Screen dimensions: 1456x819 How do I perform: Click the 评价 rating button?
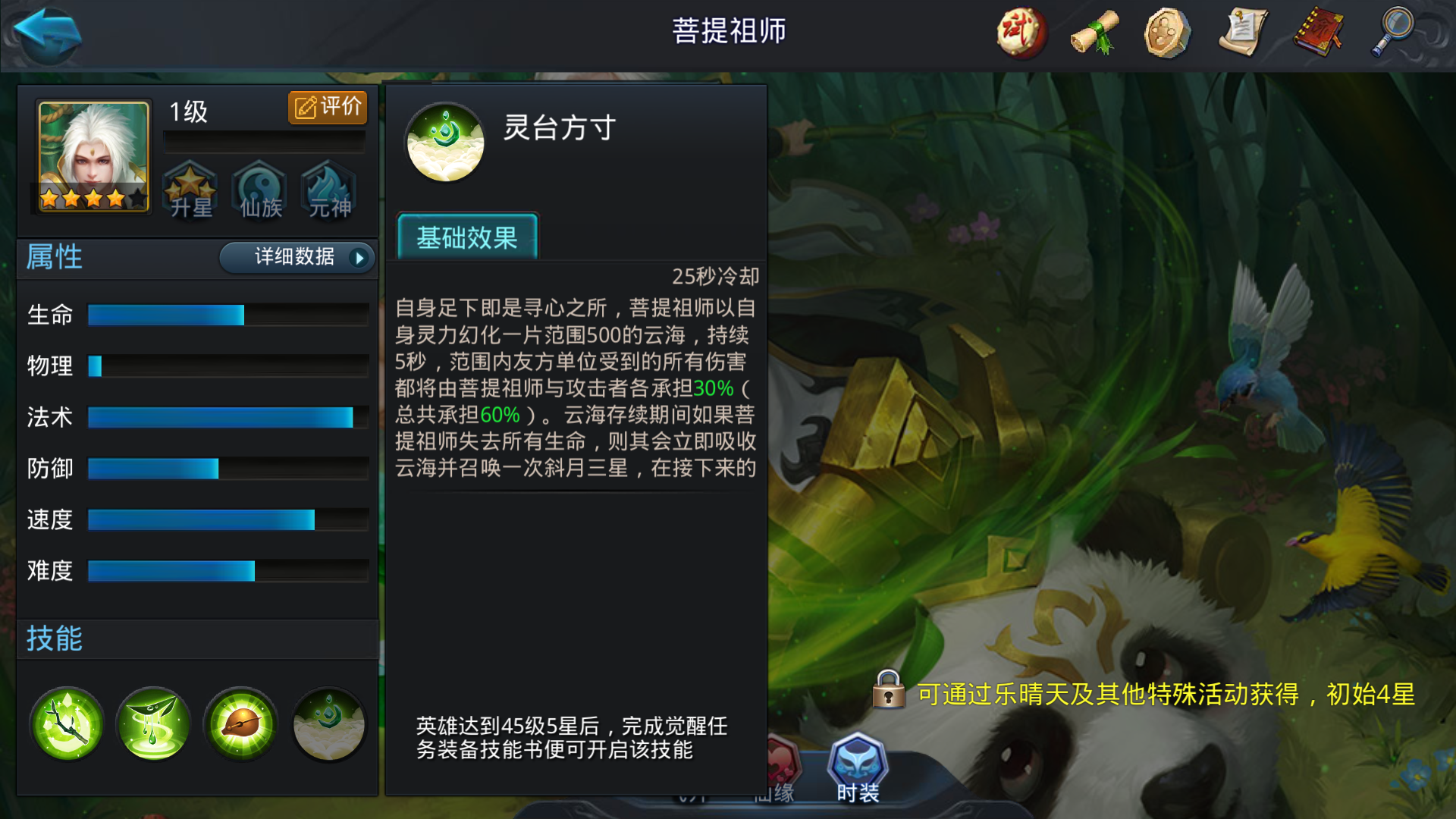(328, 107)
